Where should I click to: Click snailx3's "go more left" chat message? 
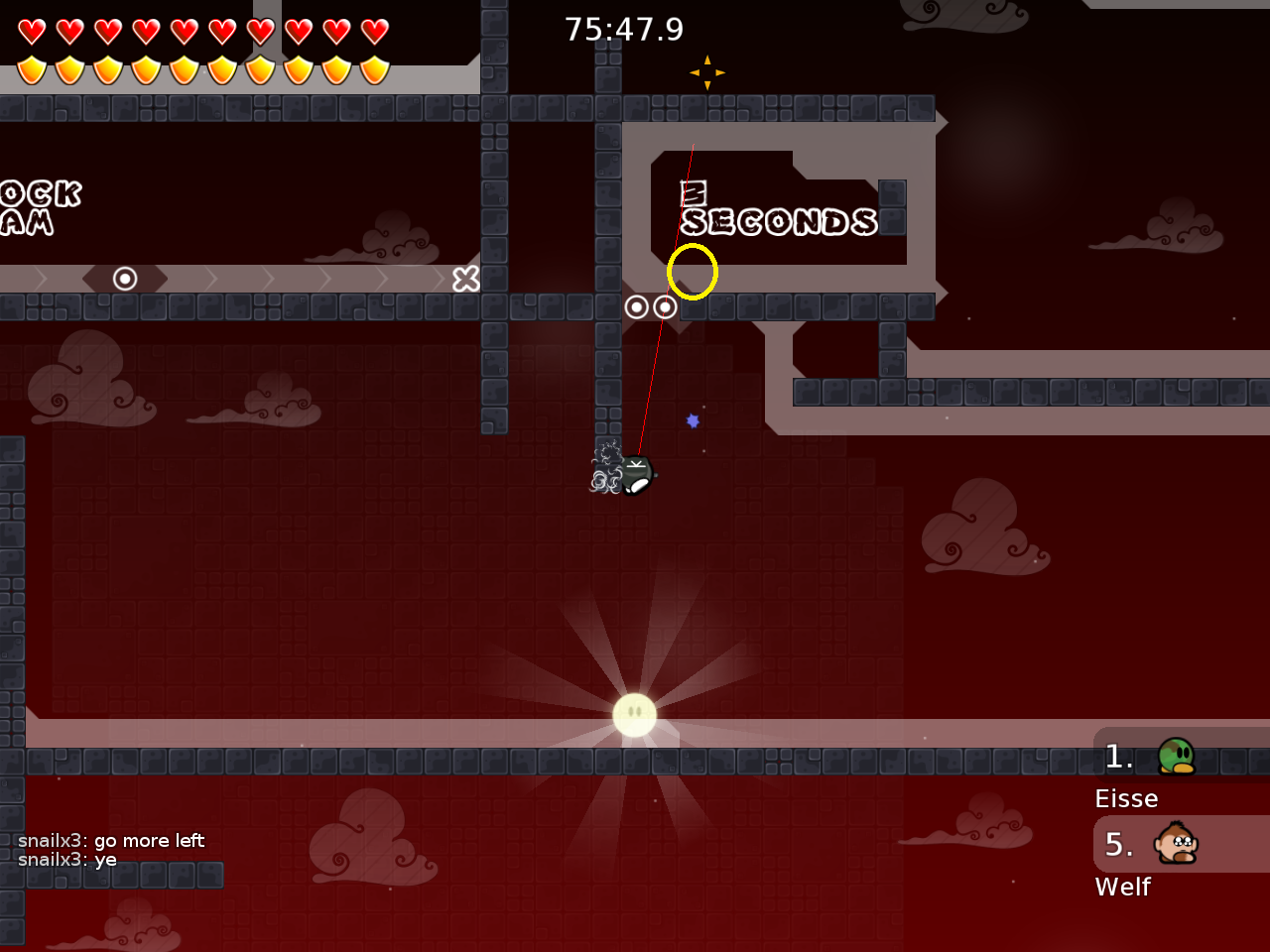111,841
